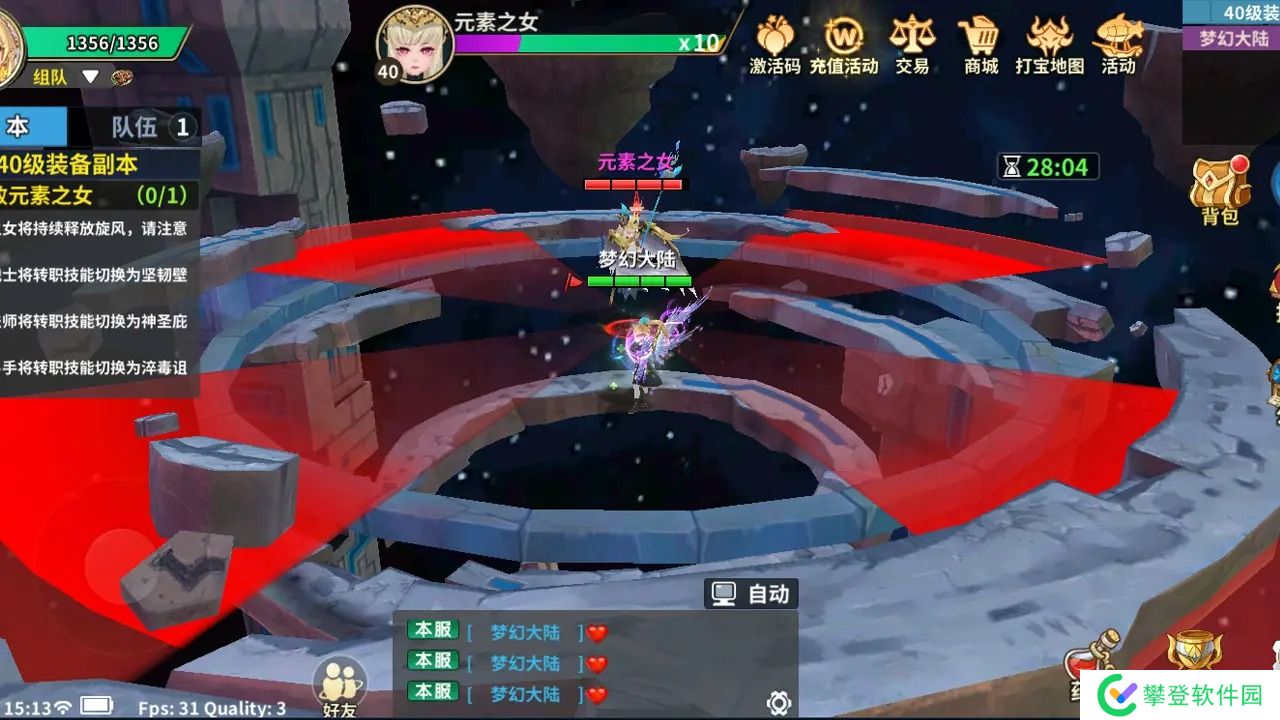
Task: Open the 商城 shop
Action: pos(981,45)
